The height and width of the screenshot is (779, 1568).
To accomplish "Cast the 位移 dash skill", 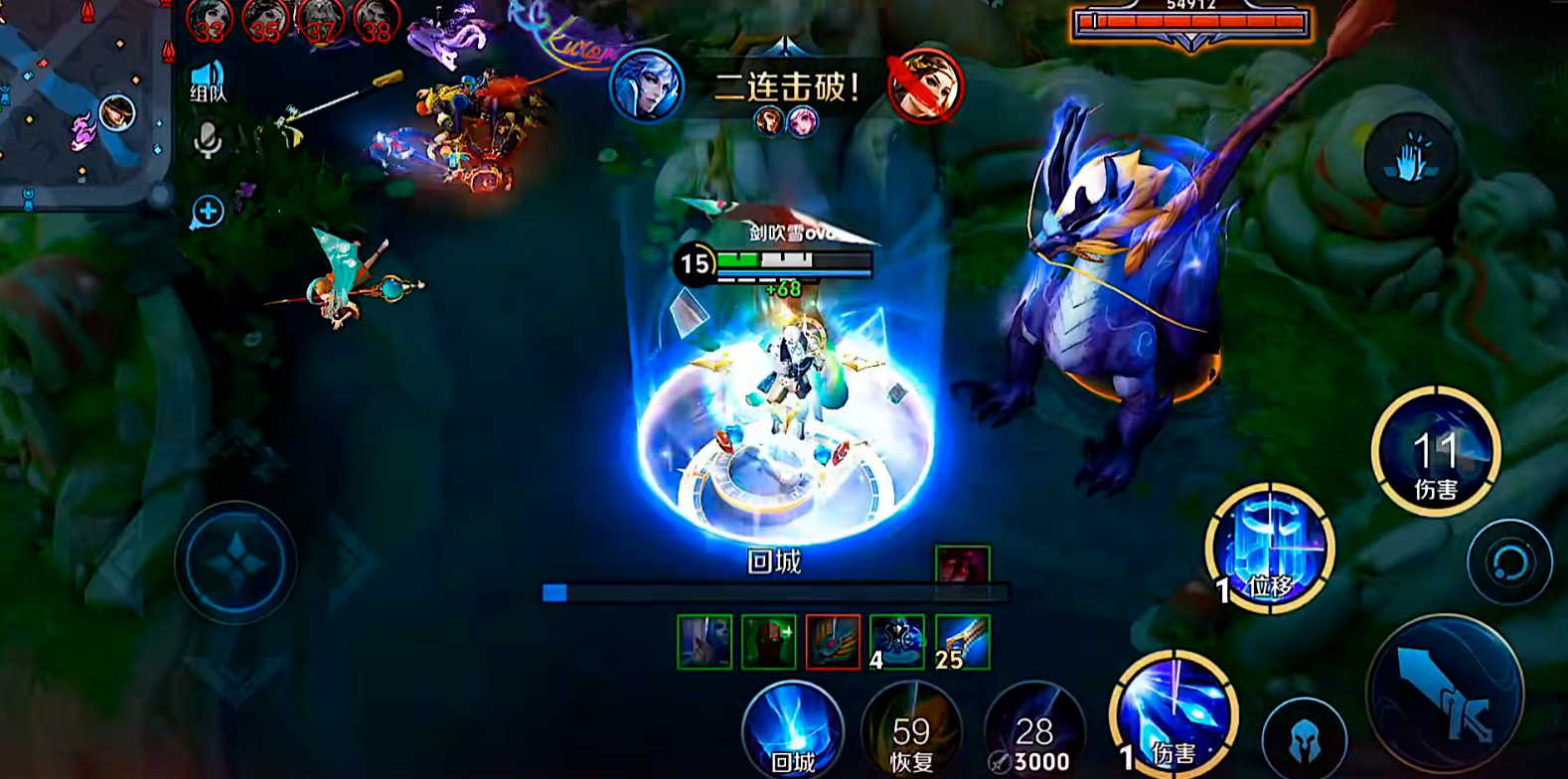I will click(1269, 548).
